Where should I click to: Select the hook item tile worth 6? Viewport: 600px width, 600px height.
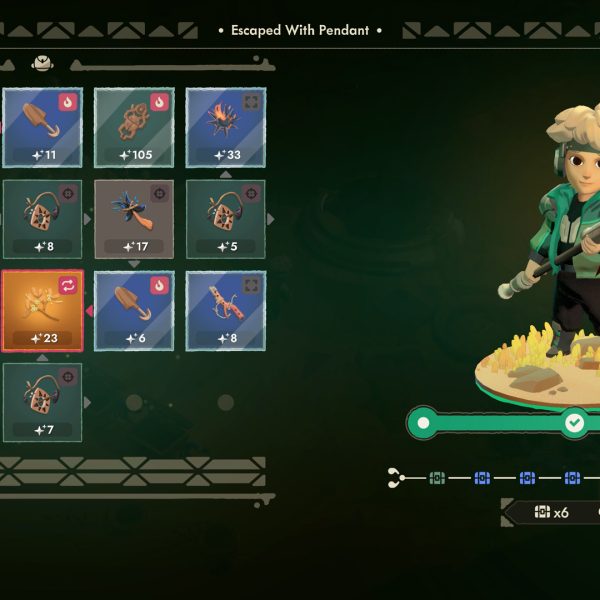[x=134, y=310]
